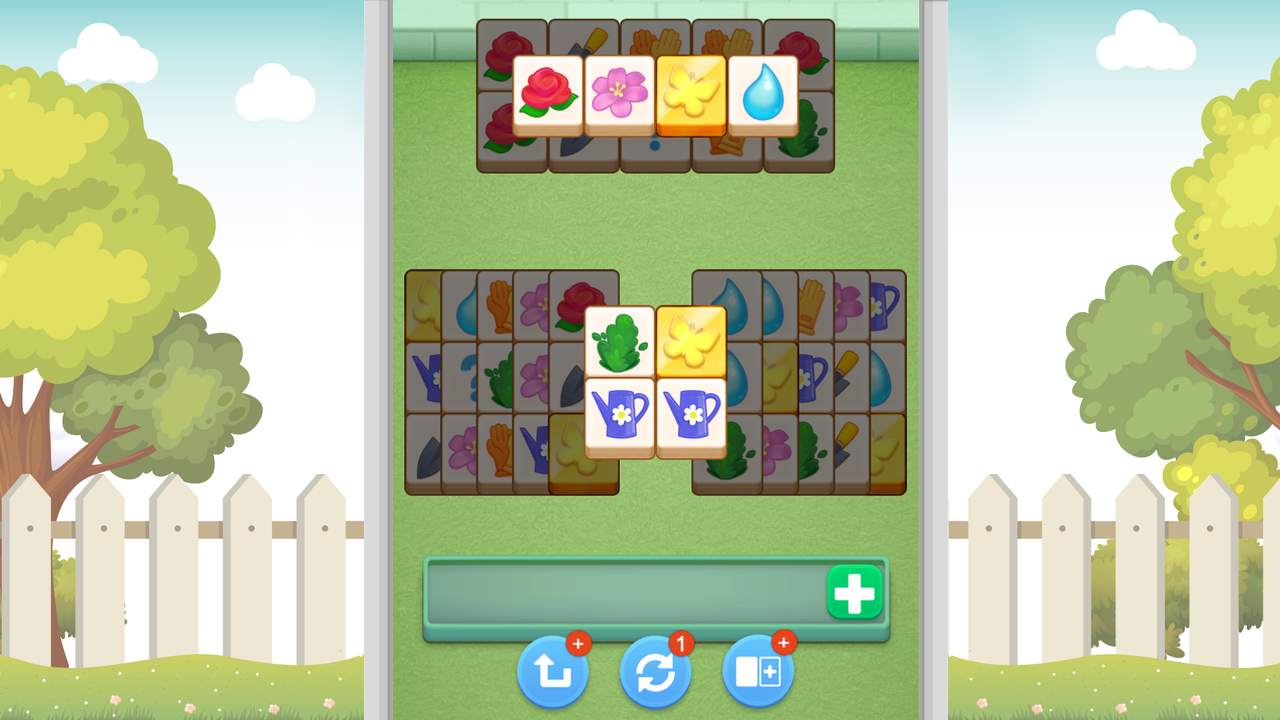Use the shuffle power-up with the 1 badge
The image size is (1280, 720).
655,673
